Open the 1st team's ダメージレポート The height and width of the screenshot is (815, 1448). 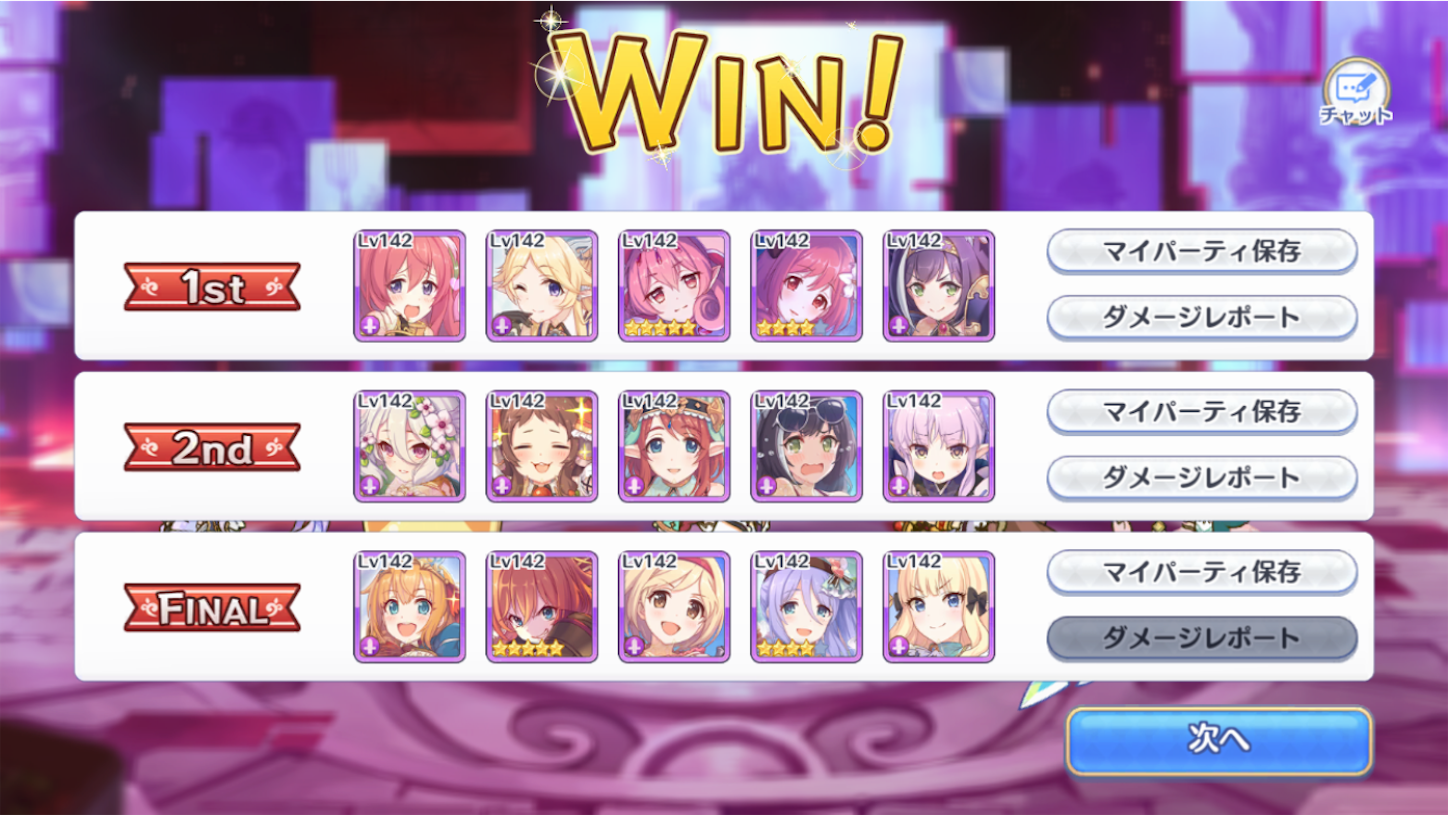pos(1201,316)
